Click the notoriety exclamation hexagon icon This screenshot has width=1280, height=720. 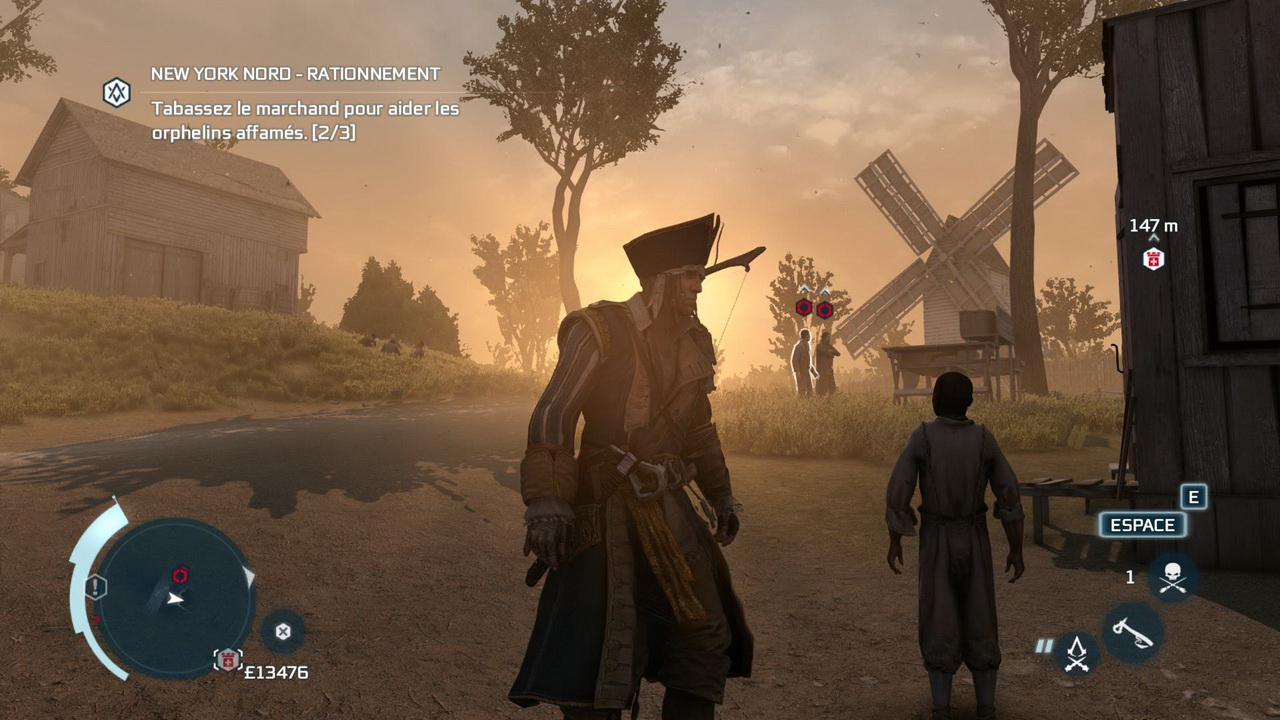pyautogui.click(x=96, y=587)
